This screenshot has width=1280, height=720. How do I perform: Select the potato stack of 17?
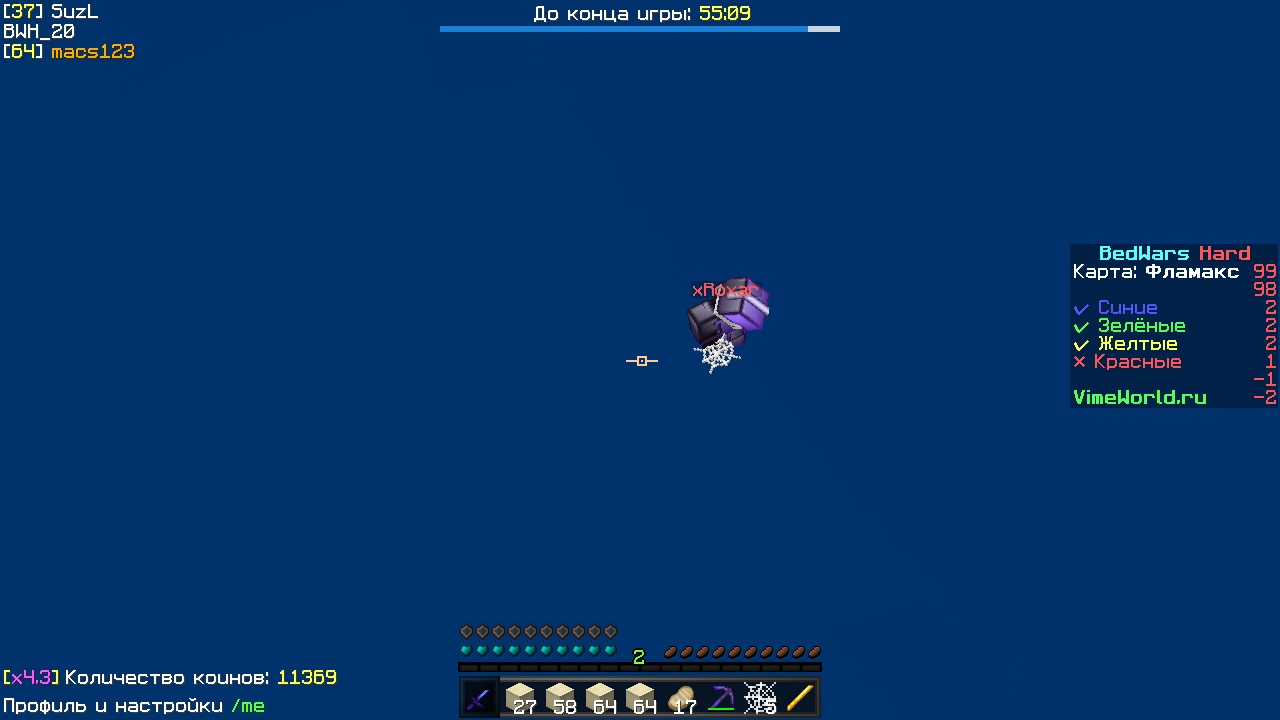(x=680, y=695)
